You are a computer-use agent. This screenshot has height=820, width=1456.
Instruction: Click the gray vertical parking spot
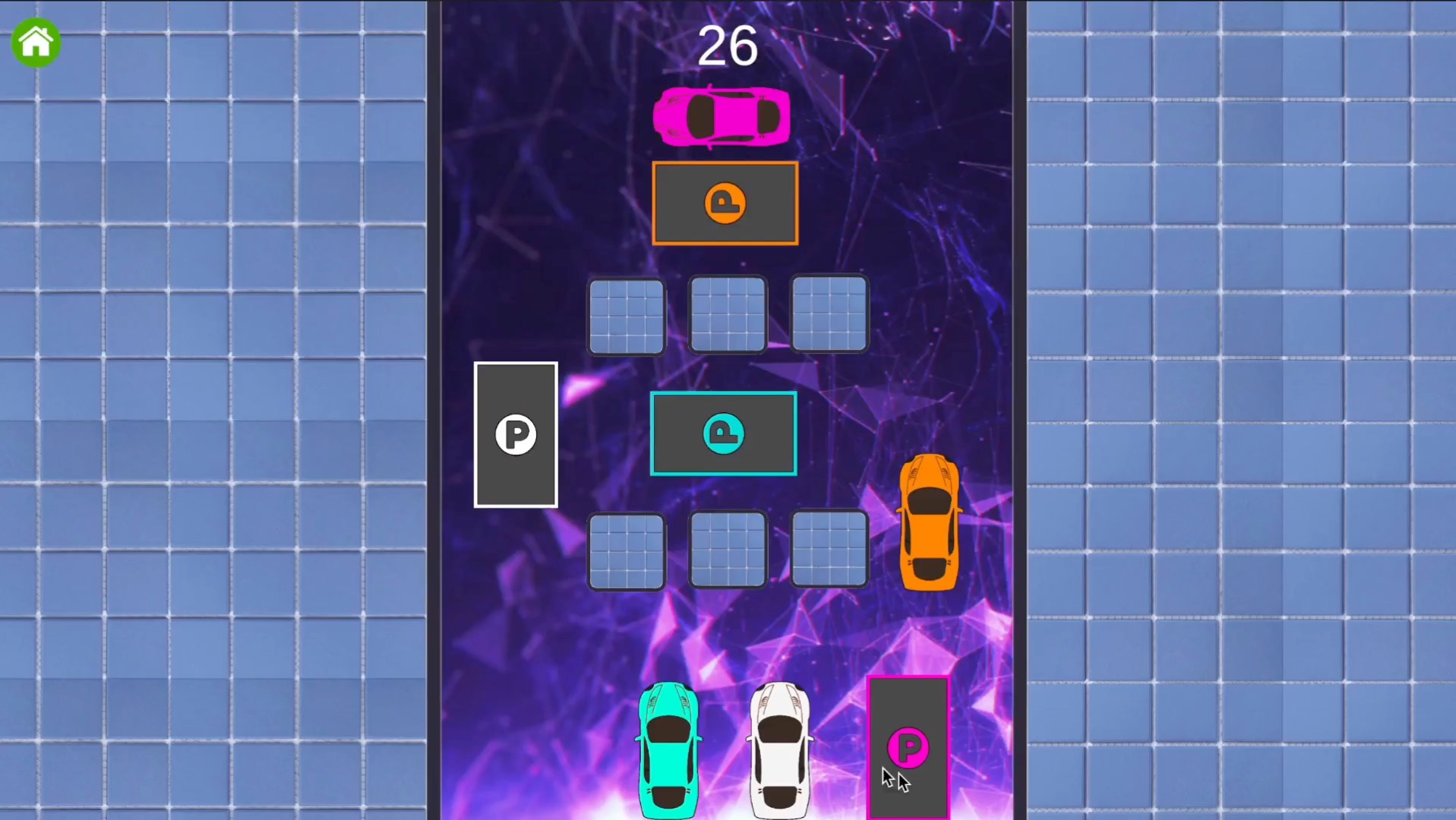[x=516, y=435]
